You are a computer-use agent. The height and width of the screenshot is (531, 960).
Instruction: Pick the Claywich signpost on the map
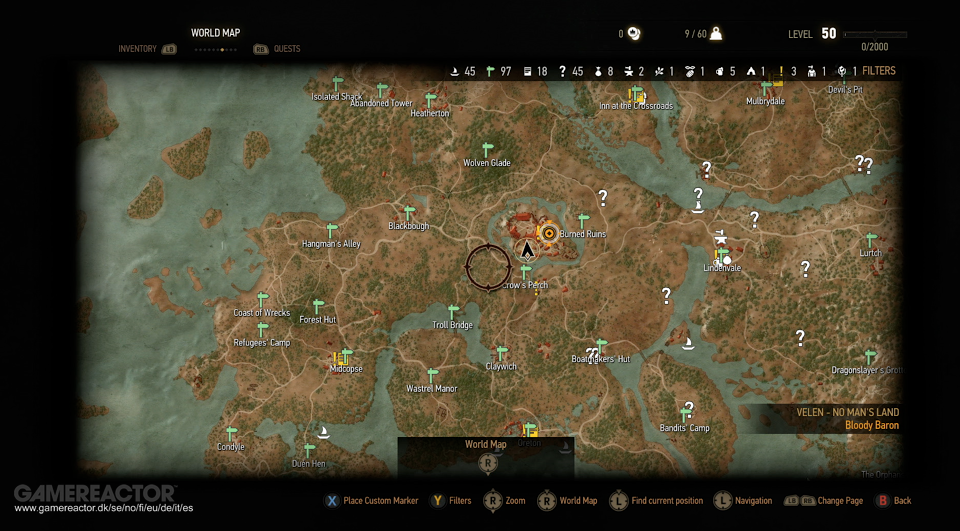[x=502, y=354]
